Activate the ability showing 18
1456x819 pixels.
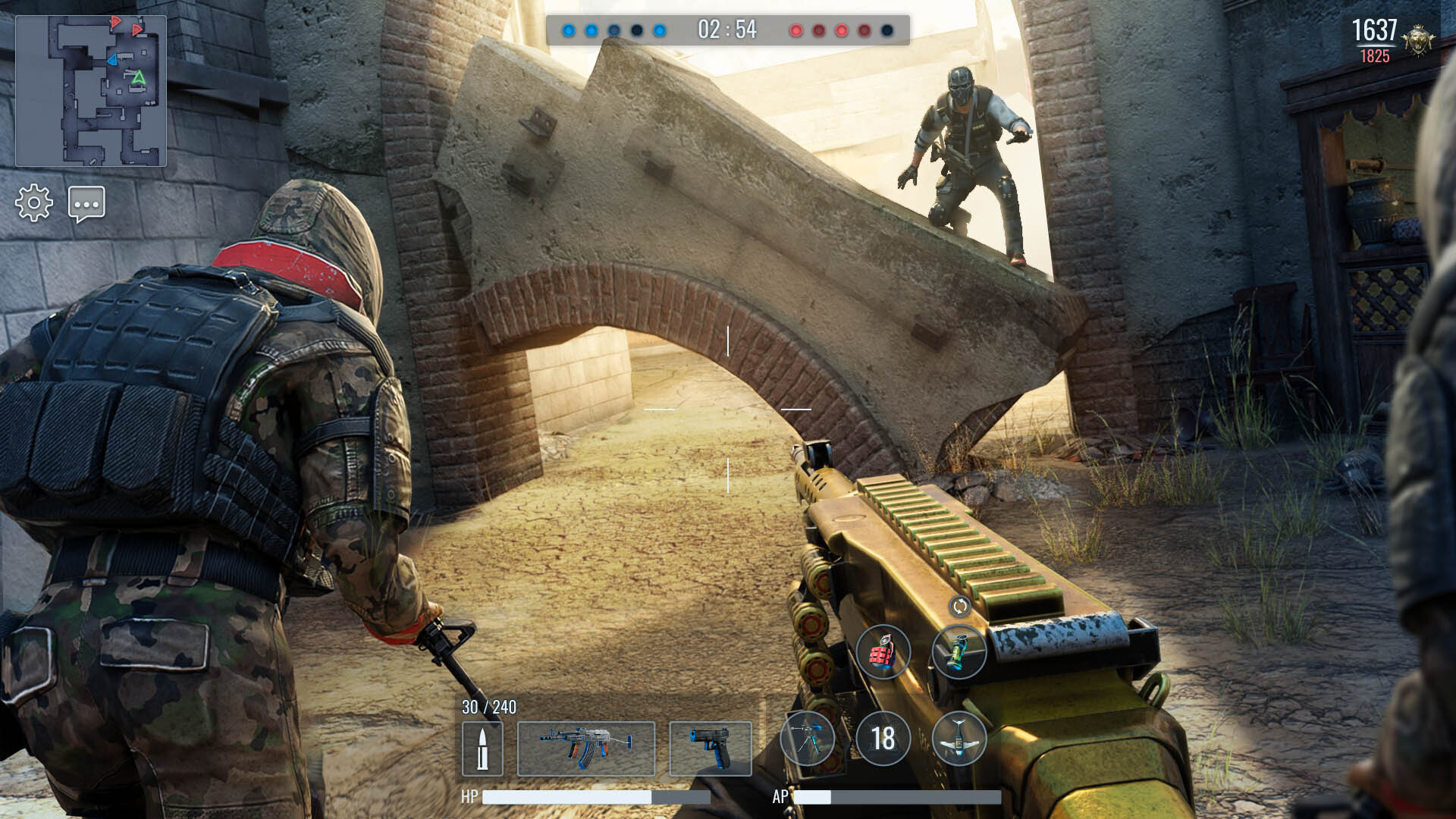coord(883,739)
